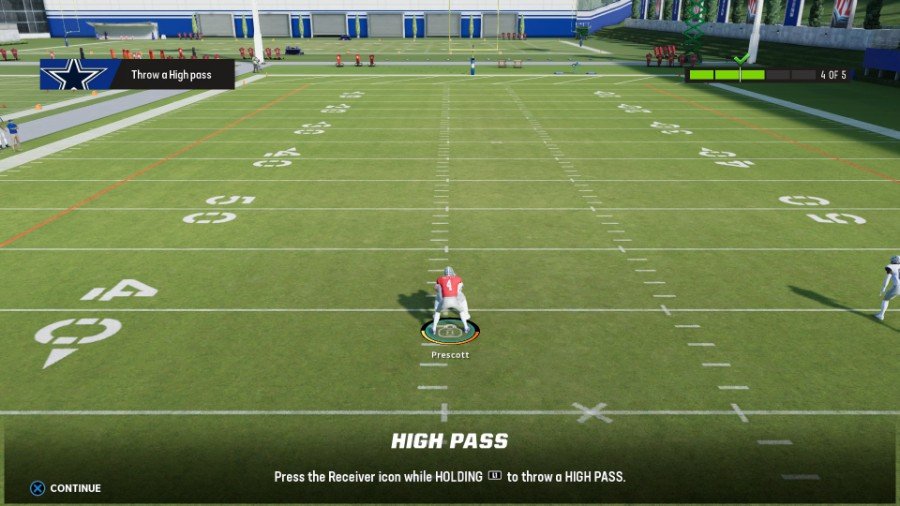Screen dimensions: 900x506
Task: Select the Throw a High pass objective banner
Action: coord(137,74)
